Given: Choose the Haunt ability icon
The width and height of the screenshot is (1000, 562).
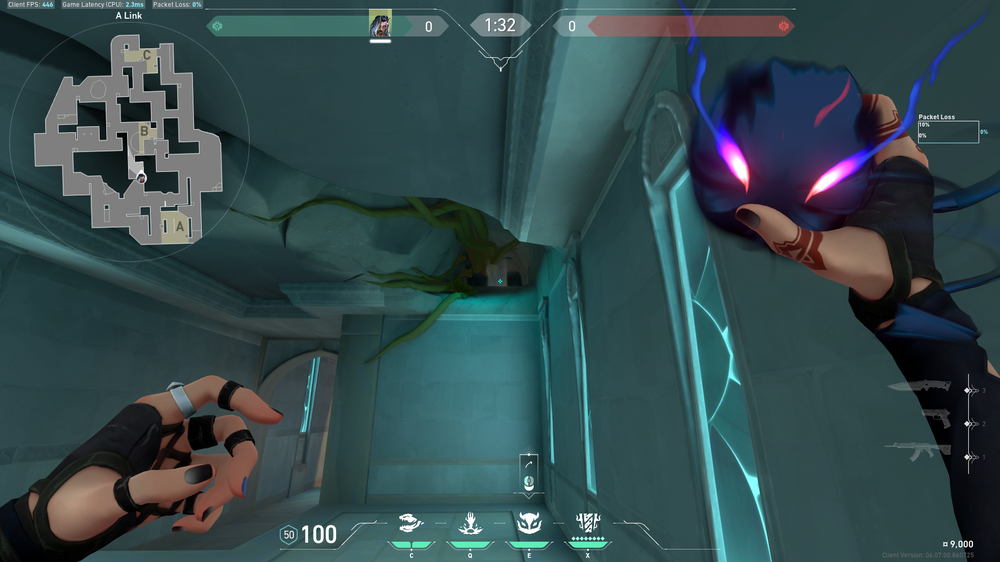Looking at the screenshot, I should (528, 522).
